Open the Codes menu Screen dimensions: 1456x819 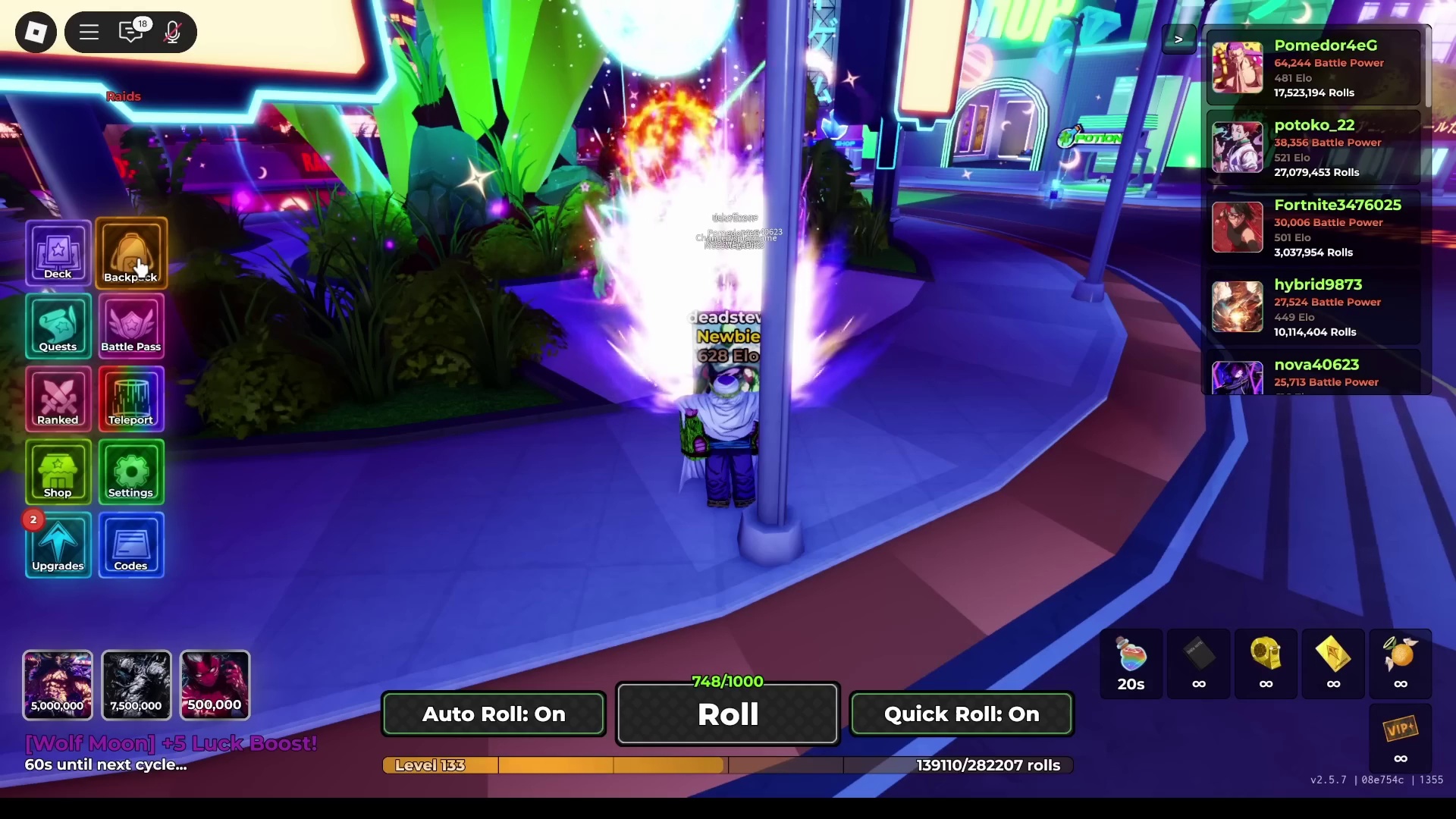click(x=131, y=545)
